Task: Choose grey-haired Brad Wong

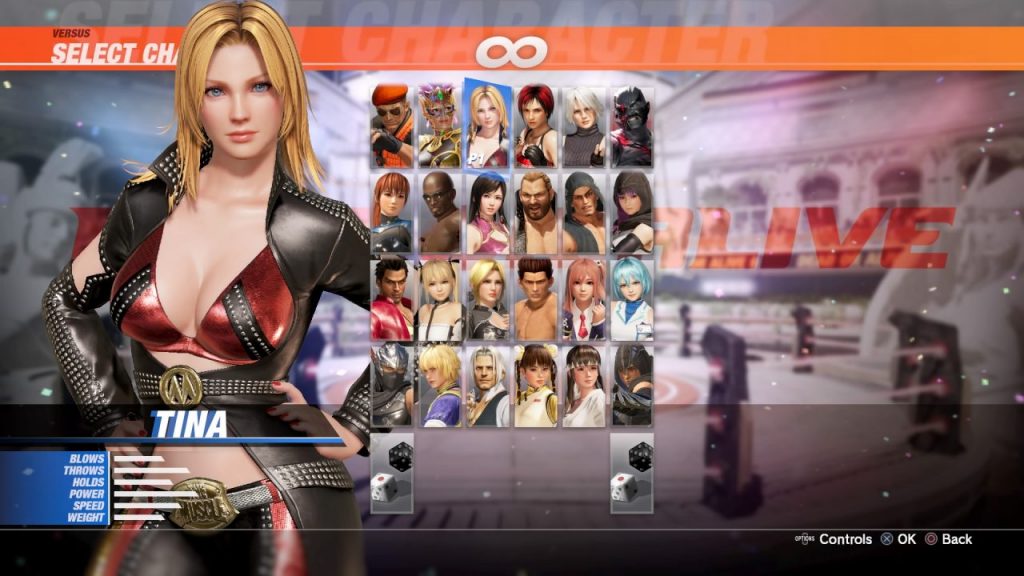Action: pos(488,385)
